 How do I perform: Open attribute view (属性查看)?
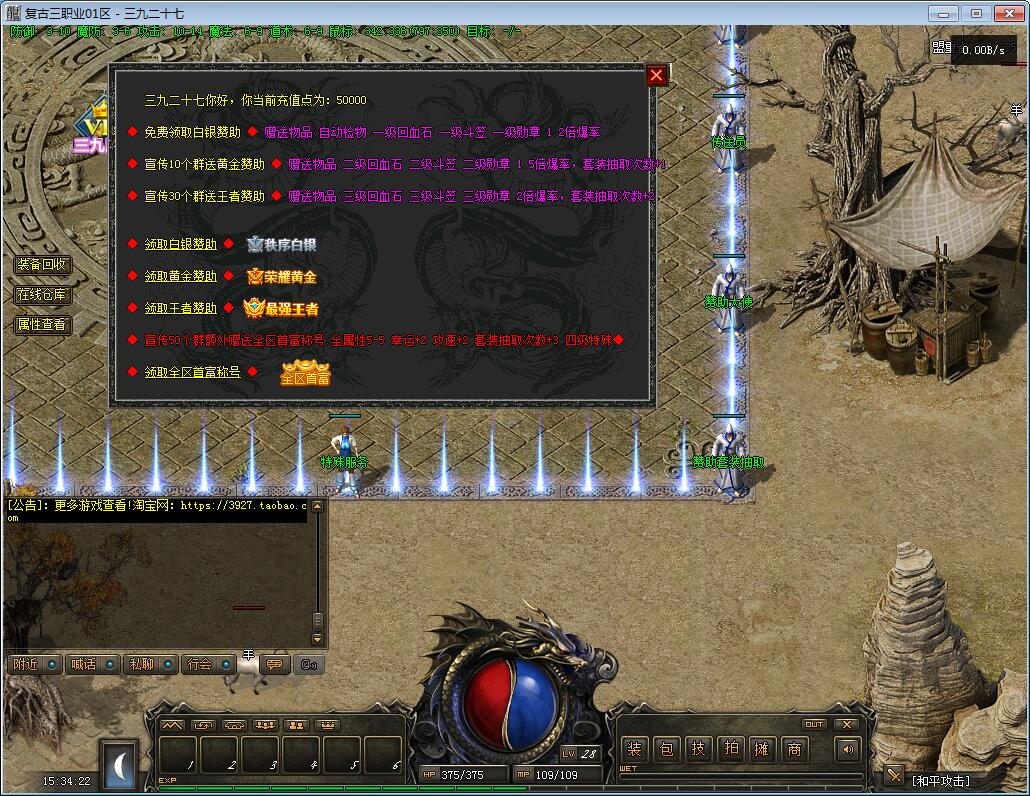point(42,325)
